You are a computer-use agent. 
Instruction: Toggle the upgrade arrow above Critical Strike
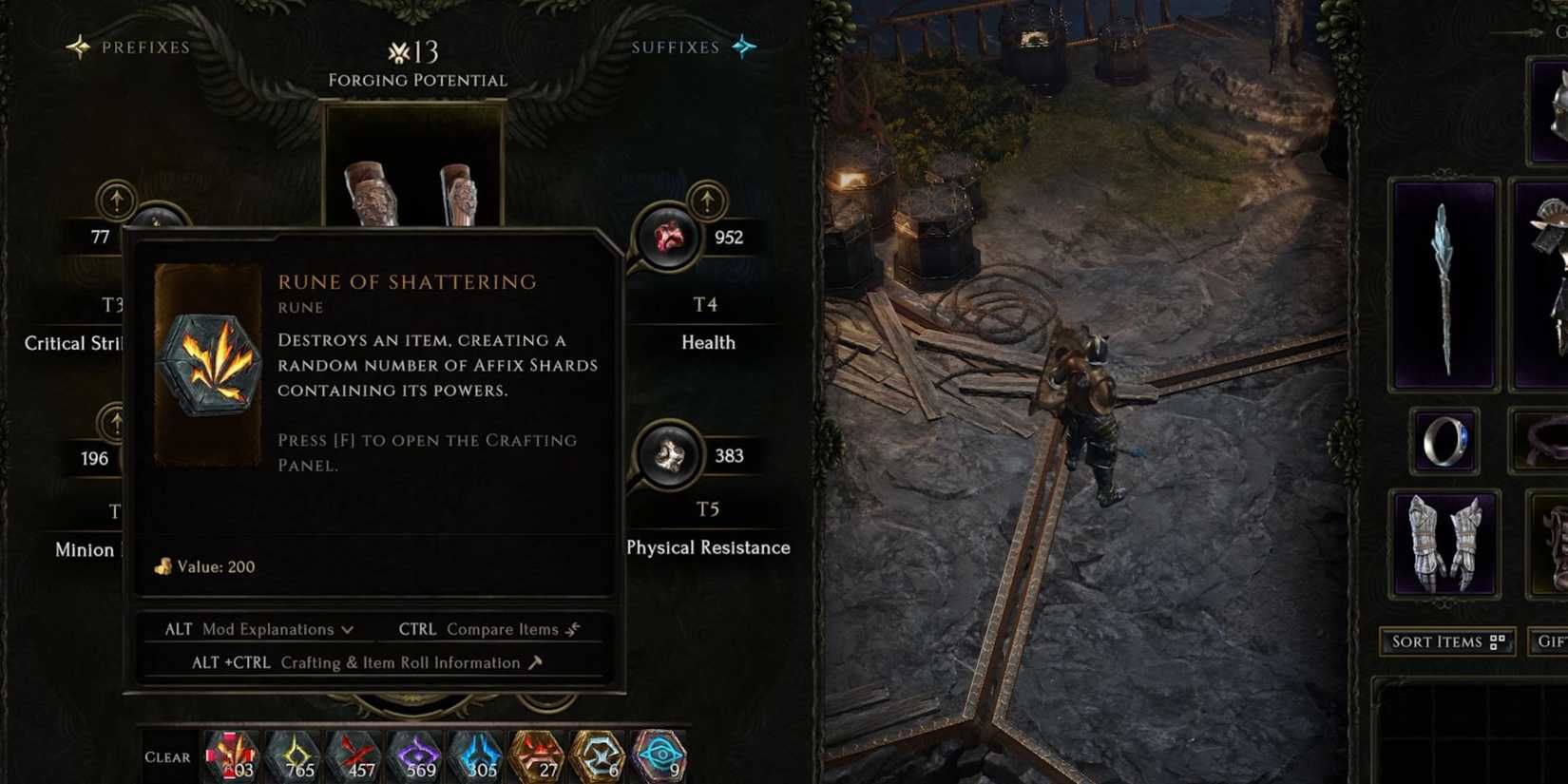pos(117,201)
